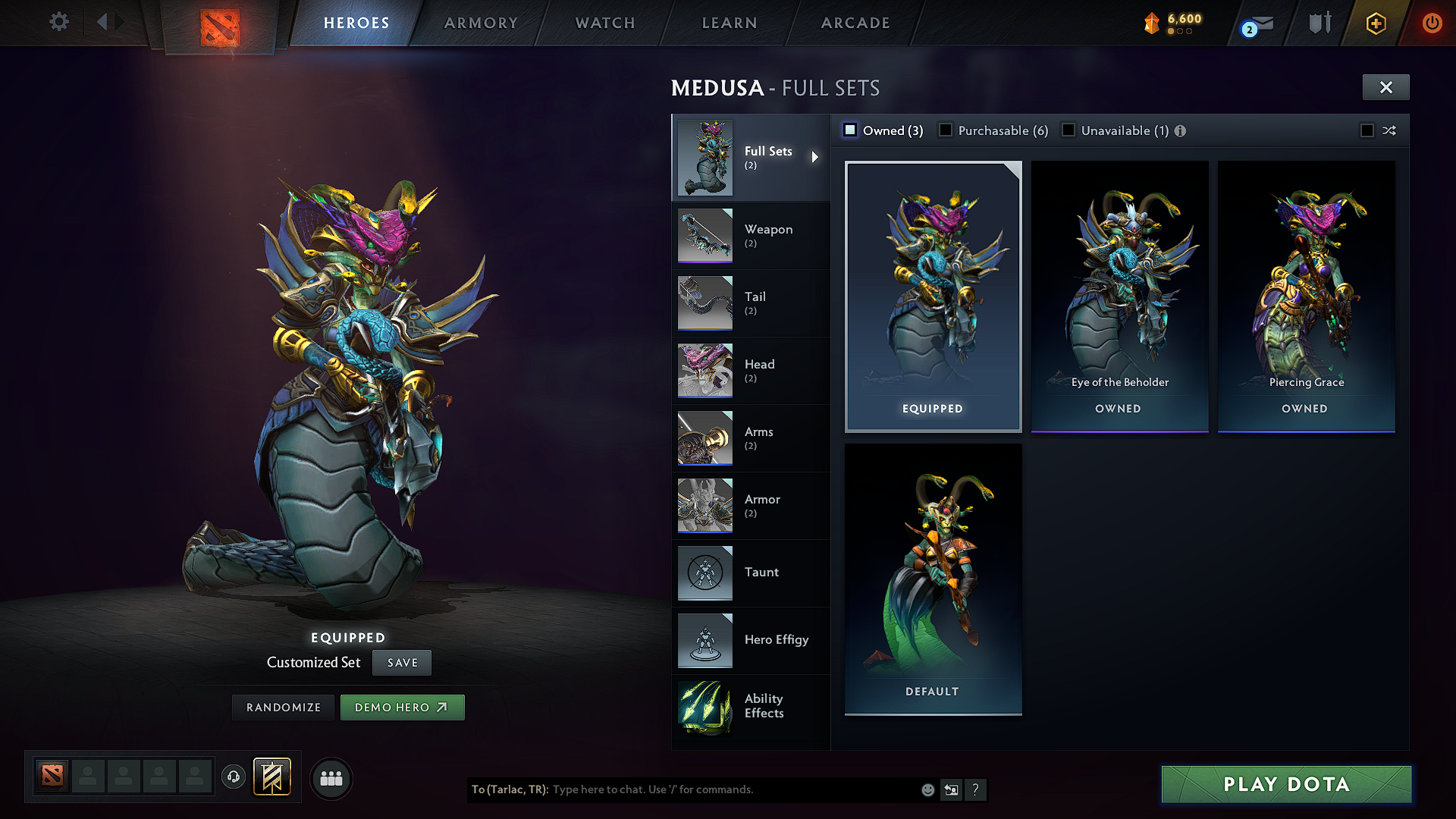
Task: Enable the Purchasable items filter
Action: coord(946,130)
